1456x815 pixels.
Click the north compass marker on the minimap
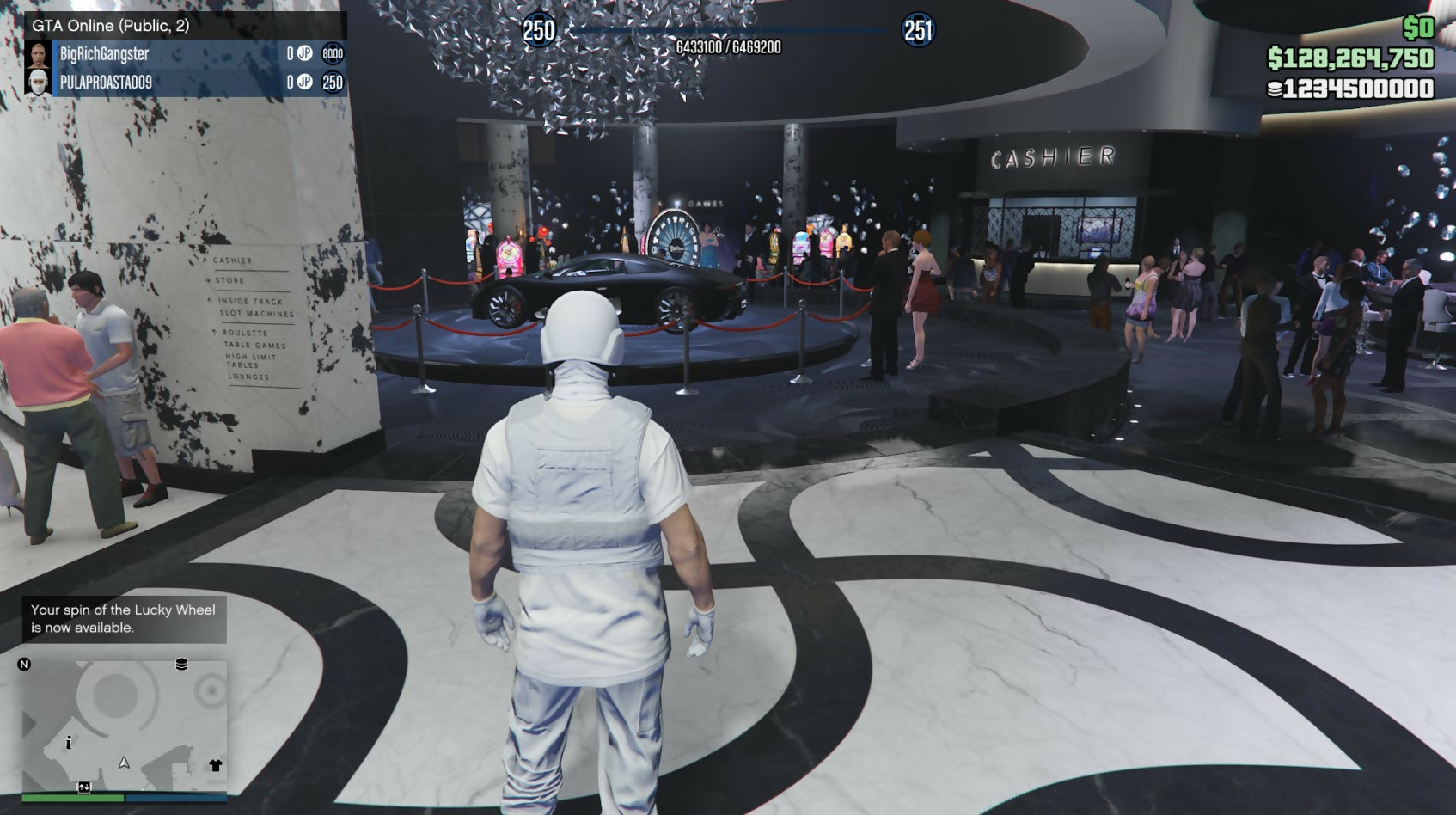click(x=24, y=664)
